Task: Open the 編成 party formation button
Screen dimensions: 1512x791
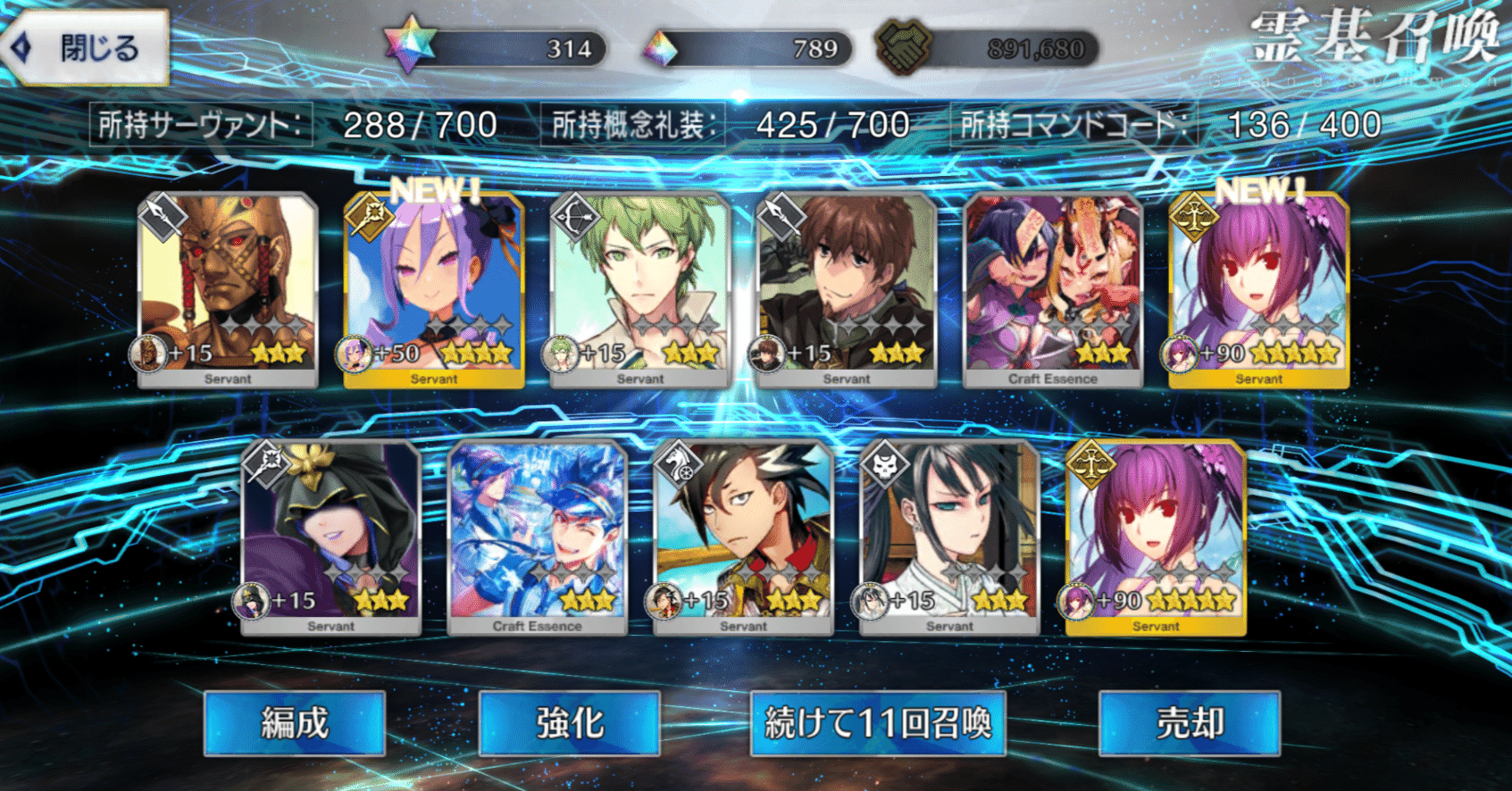Action: coord(295,723)
